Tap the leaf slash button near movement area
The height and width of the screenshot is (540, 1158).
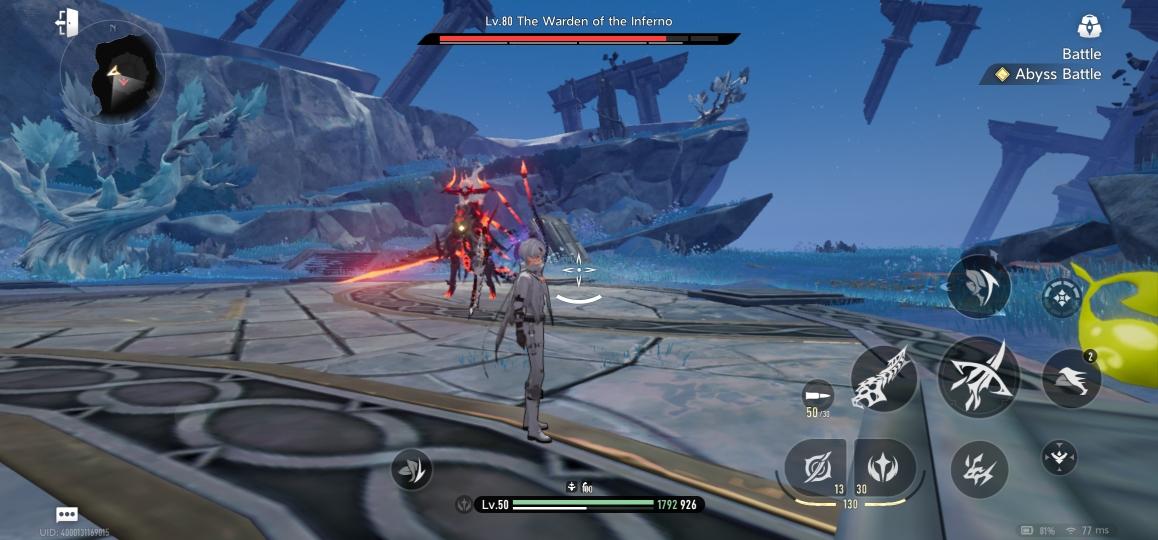tap(411, 468)
